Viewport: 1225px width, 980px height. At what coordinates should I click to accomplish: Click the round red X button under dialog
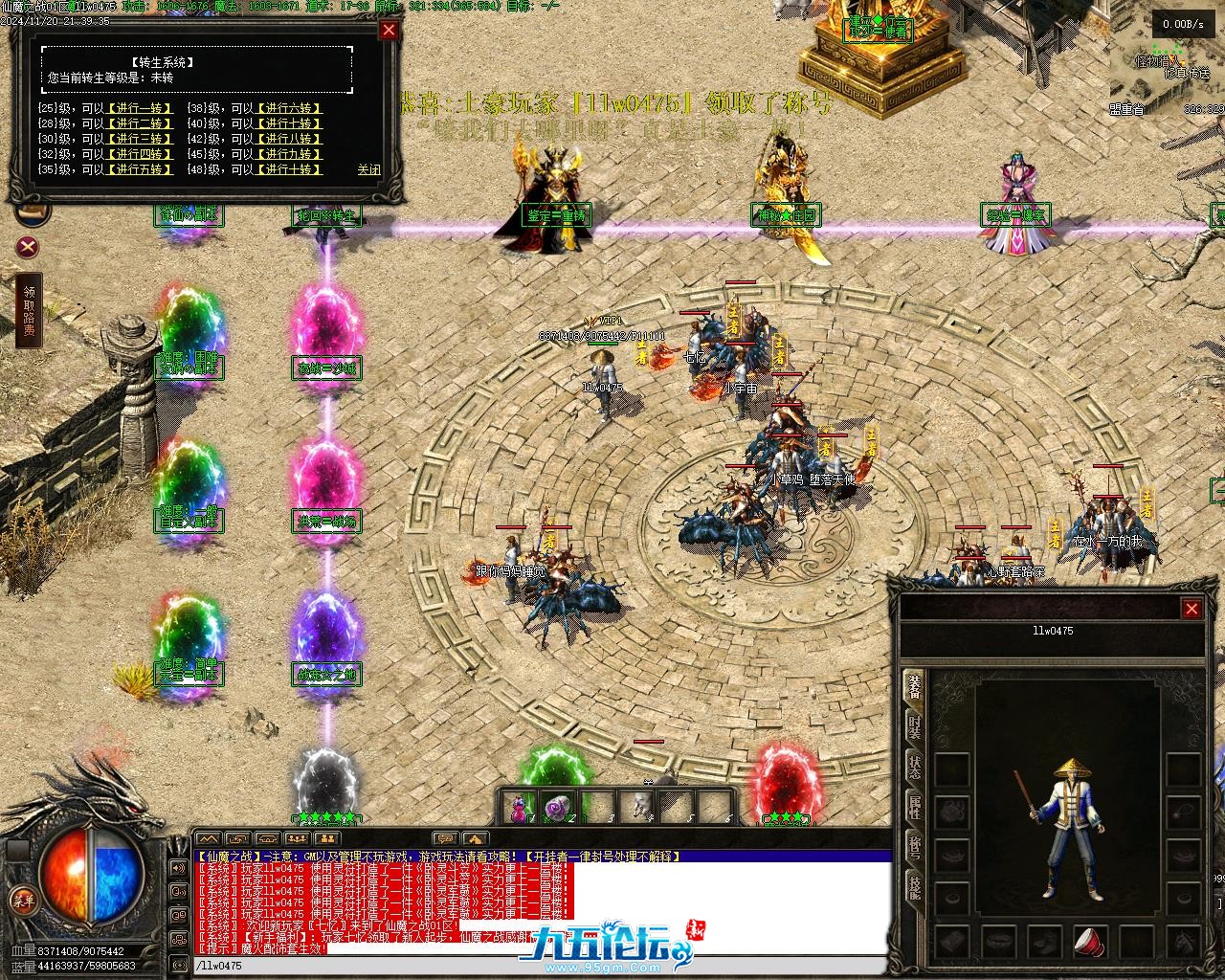[x=29, y=248]
